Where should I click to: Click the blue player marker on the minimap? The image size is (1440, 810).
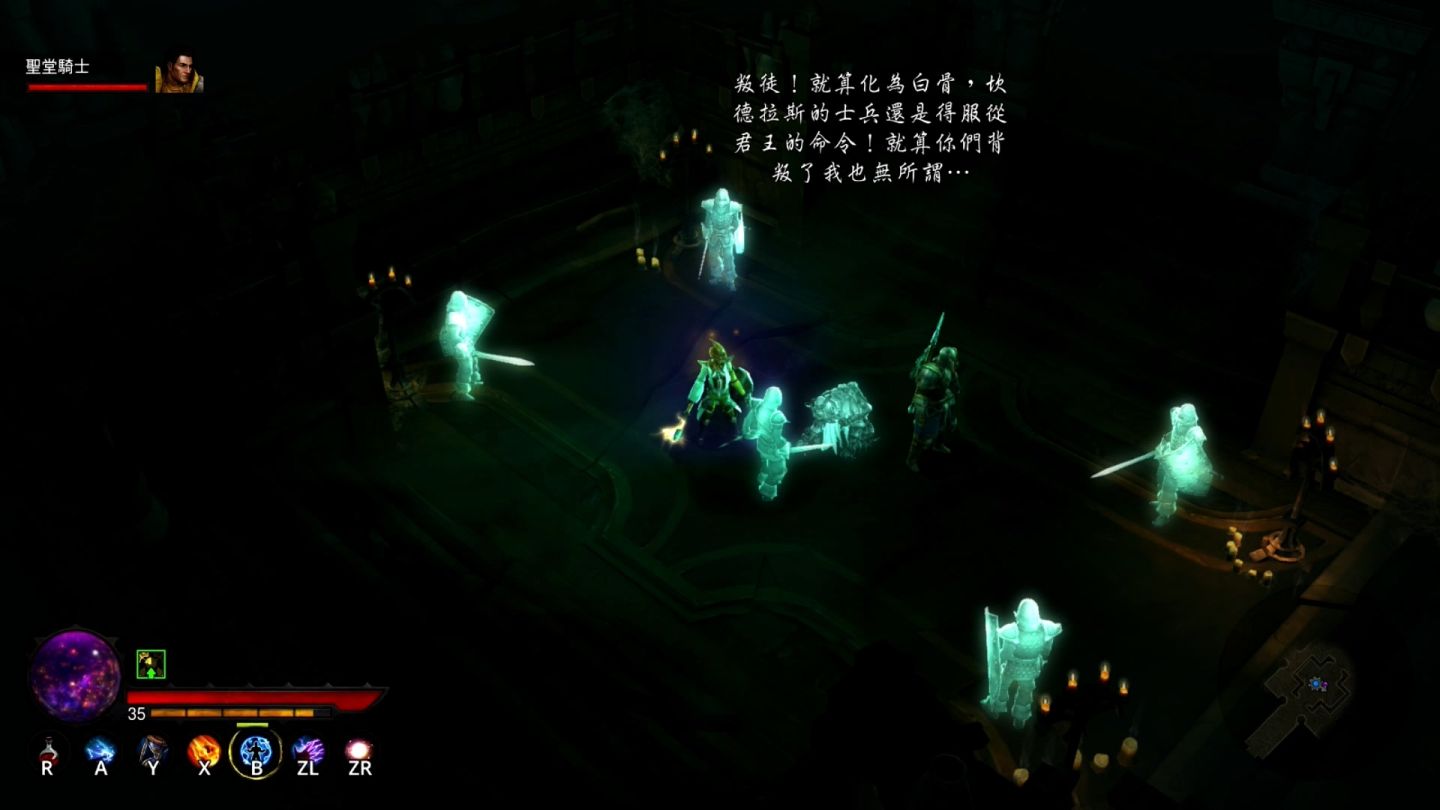1316,684
